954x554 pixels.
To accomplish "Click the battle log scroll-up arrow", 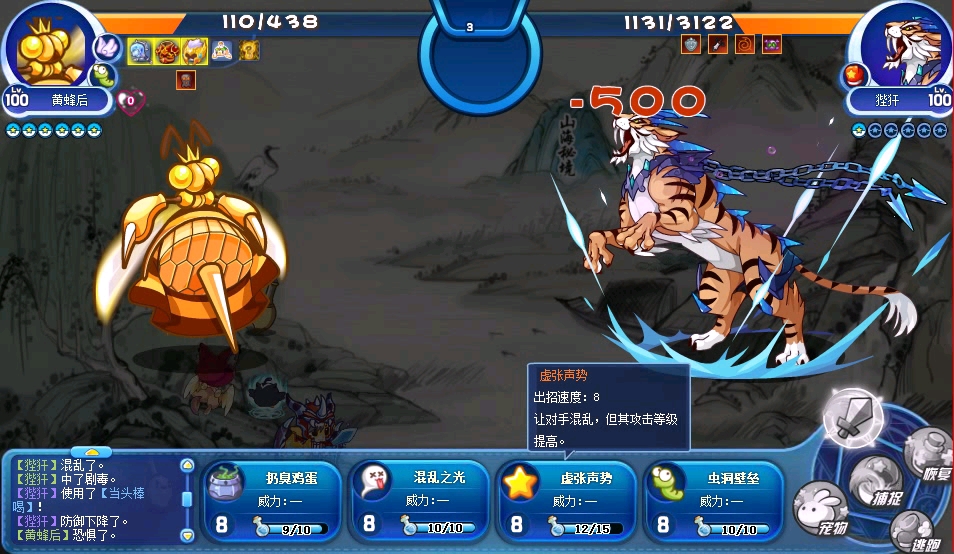I will coord(186,466).
